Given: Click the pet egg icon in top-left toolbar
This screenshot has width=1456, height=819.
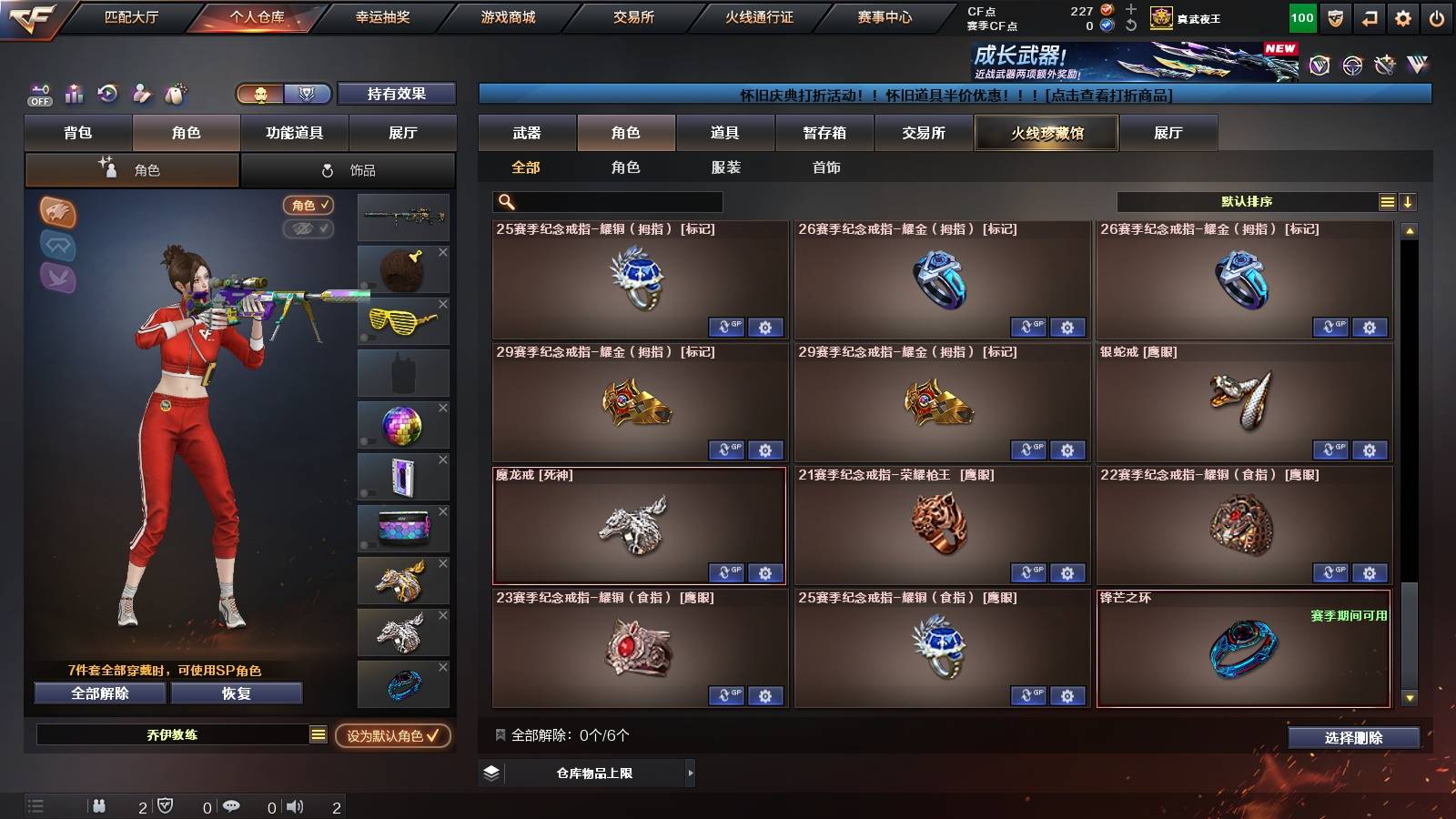Looking at the screenshot, I should click(176, 91).
